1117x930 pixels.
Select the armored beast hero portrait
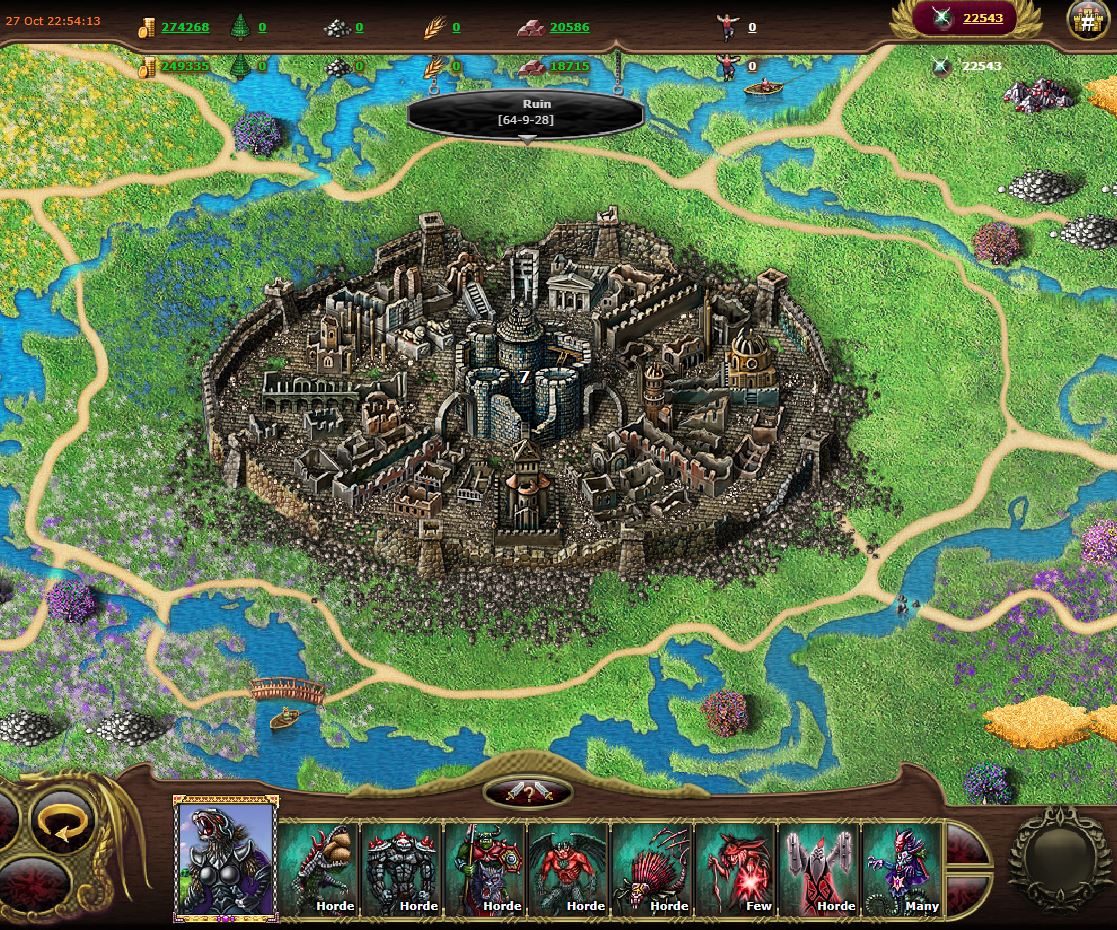click(226, 859)
